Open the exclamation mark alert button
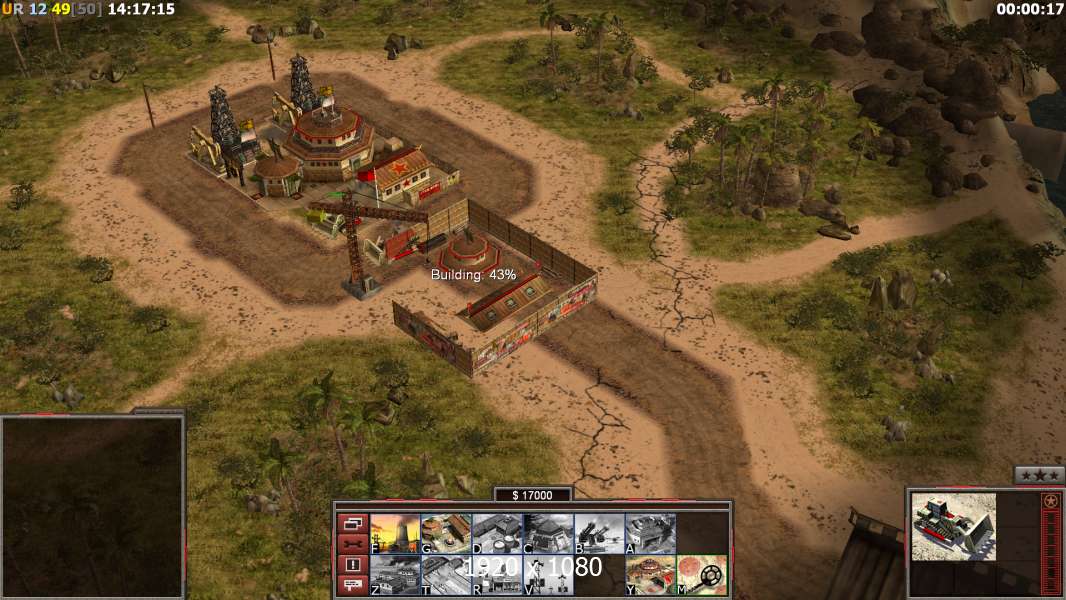This screenshot has width=1066, height=600. tap(352, 565)
